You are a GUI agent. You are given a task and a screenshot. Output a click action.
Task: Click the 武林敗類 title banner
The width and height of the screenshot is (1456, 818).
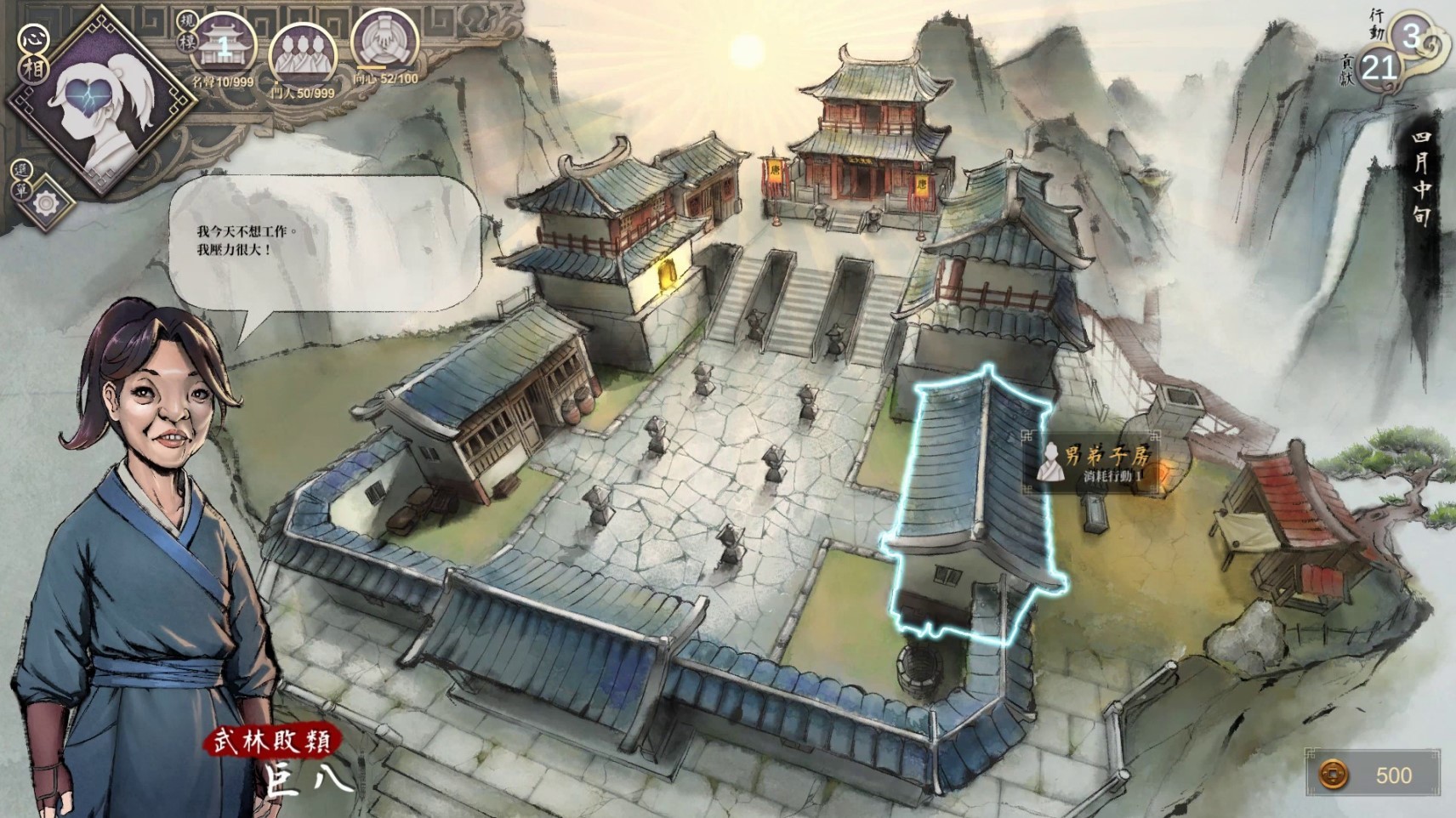pyautogui.click(x=274, y=742)
